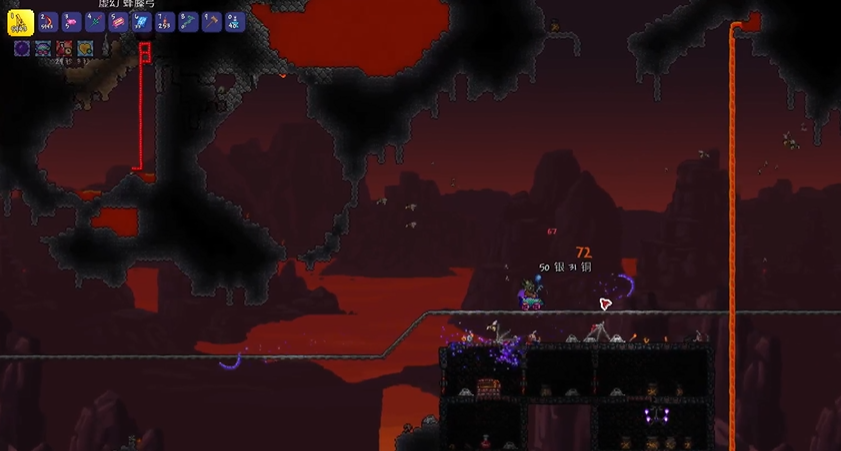Select the potion stack in the last hotbar slot

click(x=233, y=21)
